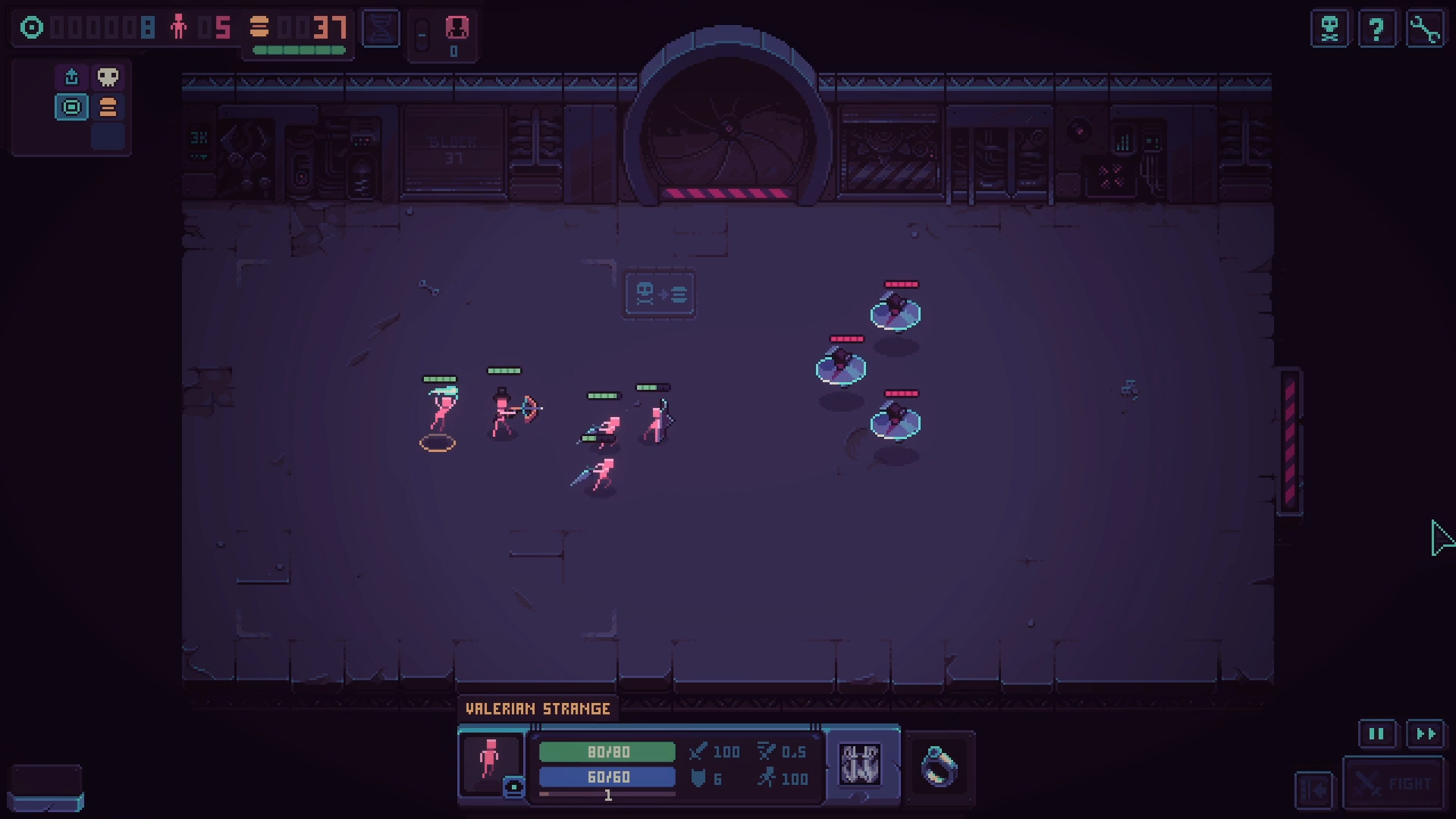This screenshot has height=819, width=1456.
Task: Click Valerian Strange's portrait
Action: 491,760
